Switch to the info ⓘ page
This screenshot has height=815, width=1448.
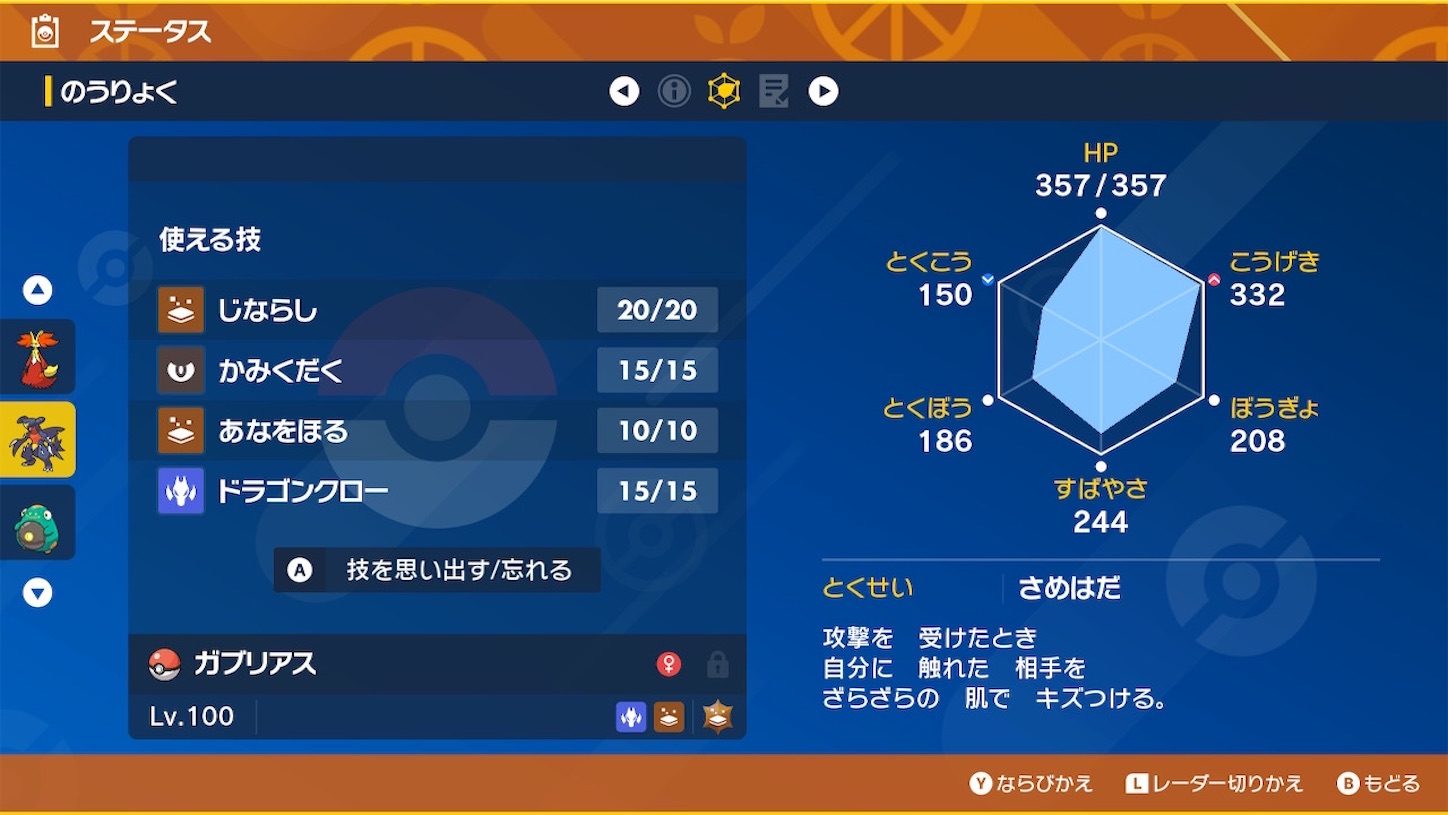click(674, 90)
